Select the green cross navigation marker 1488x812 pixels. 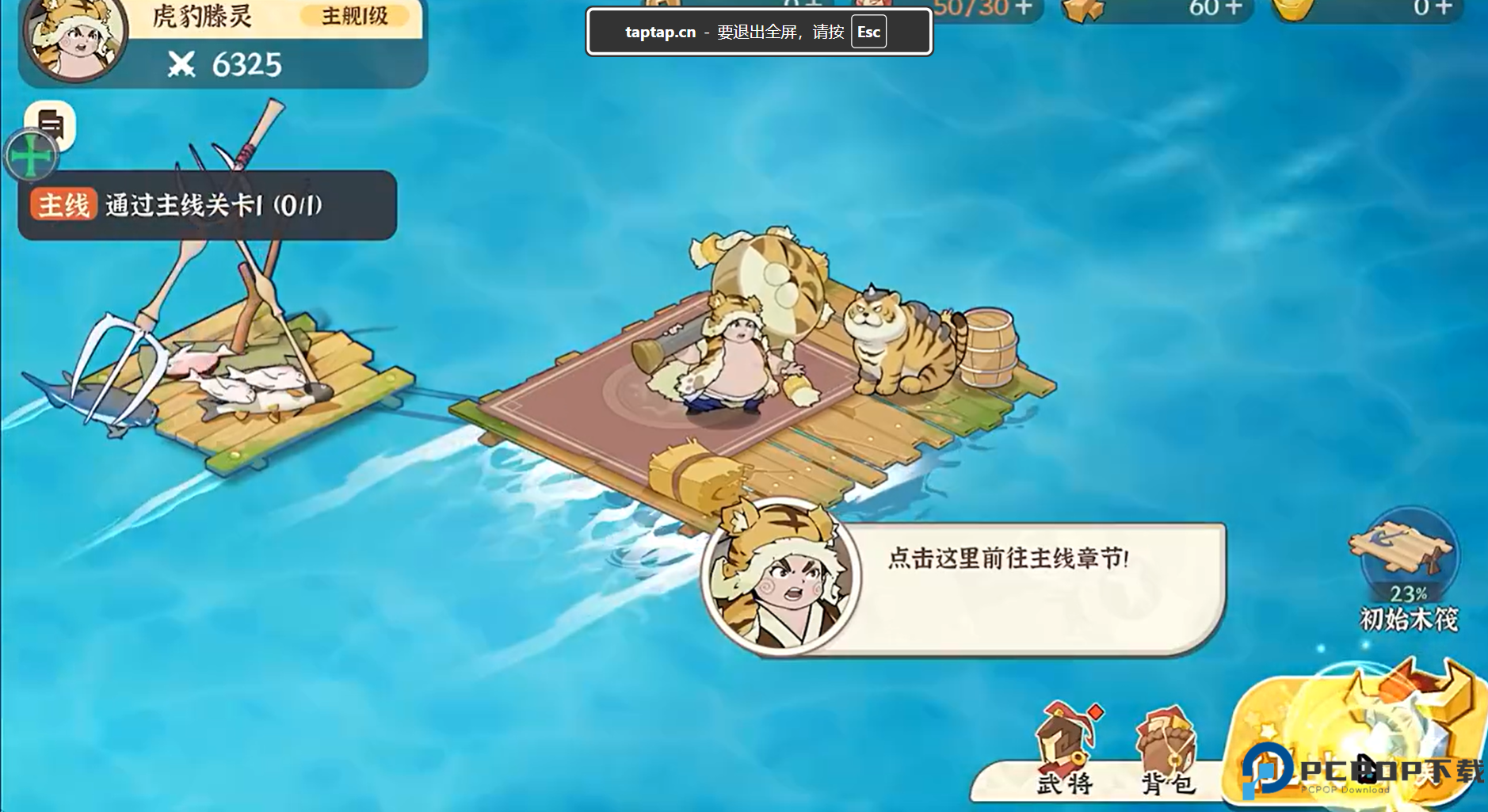coord(30,157)
